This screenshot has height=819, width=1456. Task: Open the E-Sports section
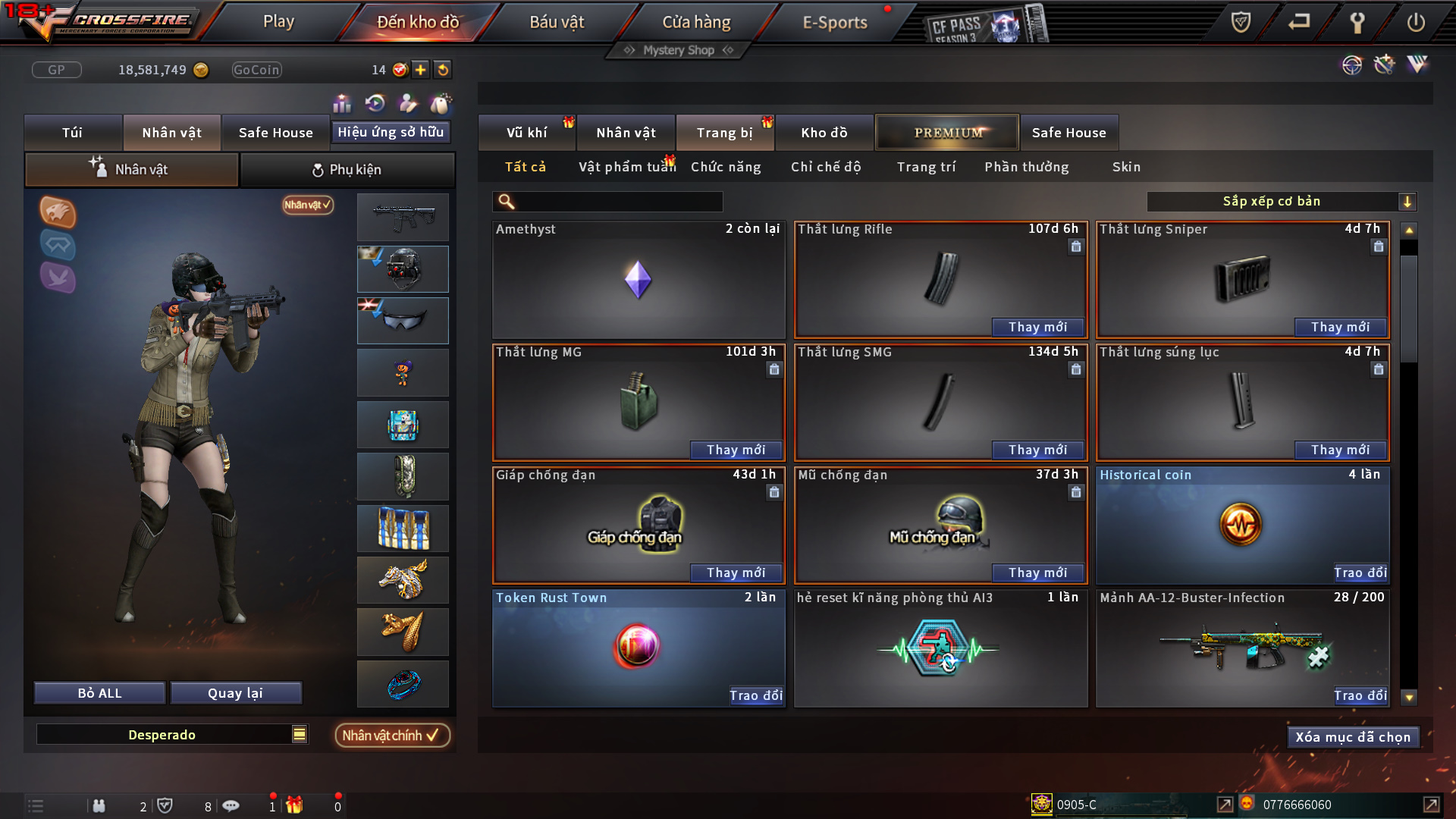835,22
